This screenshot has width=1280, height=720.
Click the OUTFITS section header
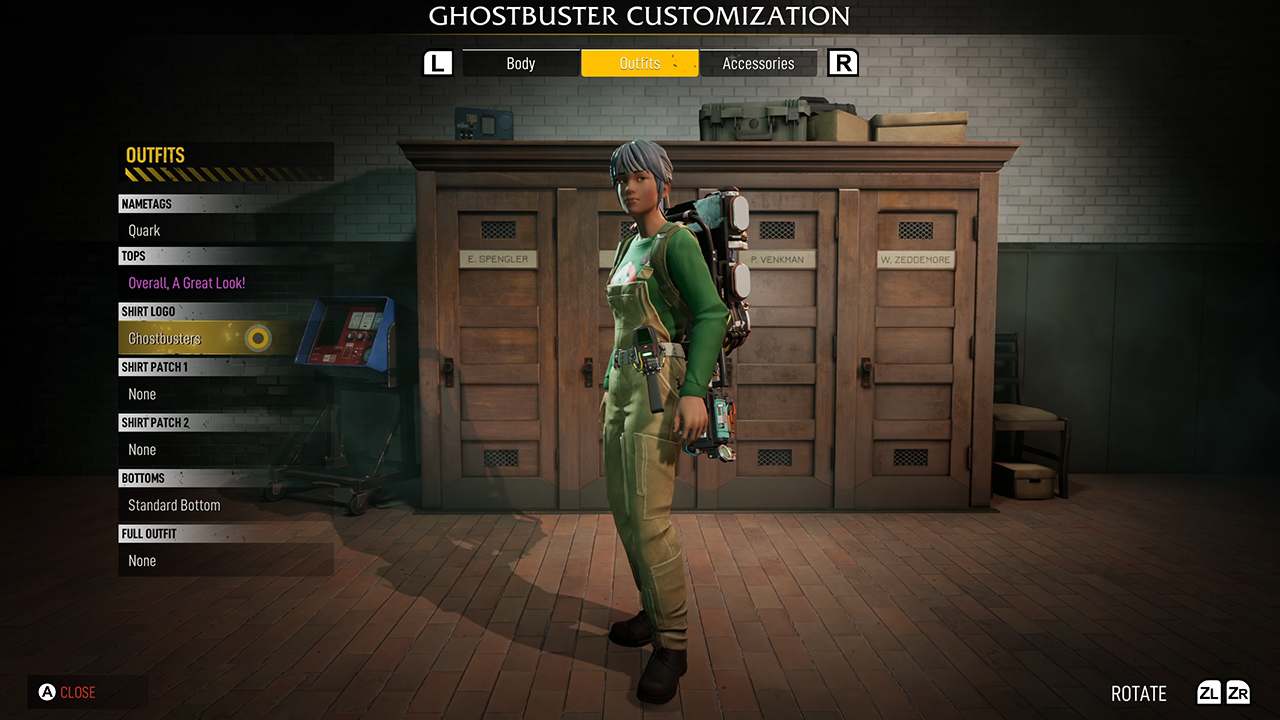click(156, 155)
